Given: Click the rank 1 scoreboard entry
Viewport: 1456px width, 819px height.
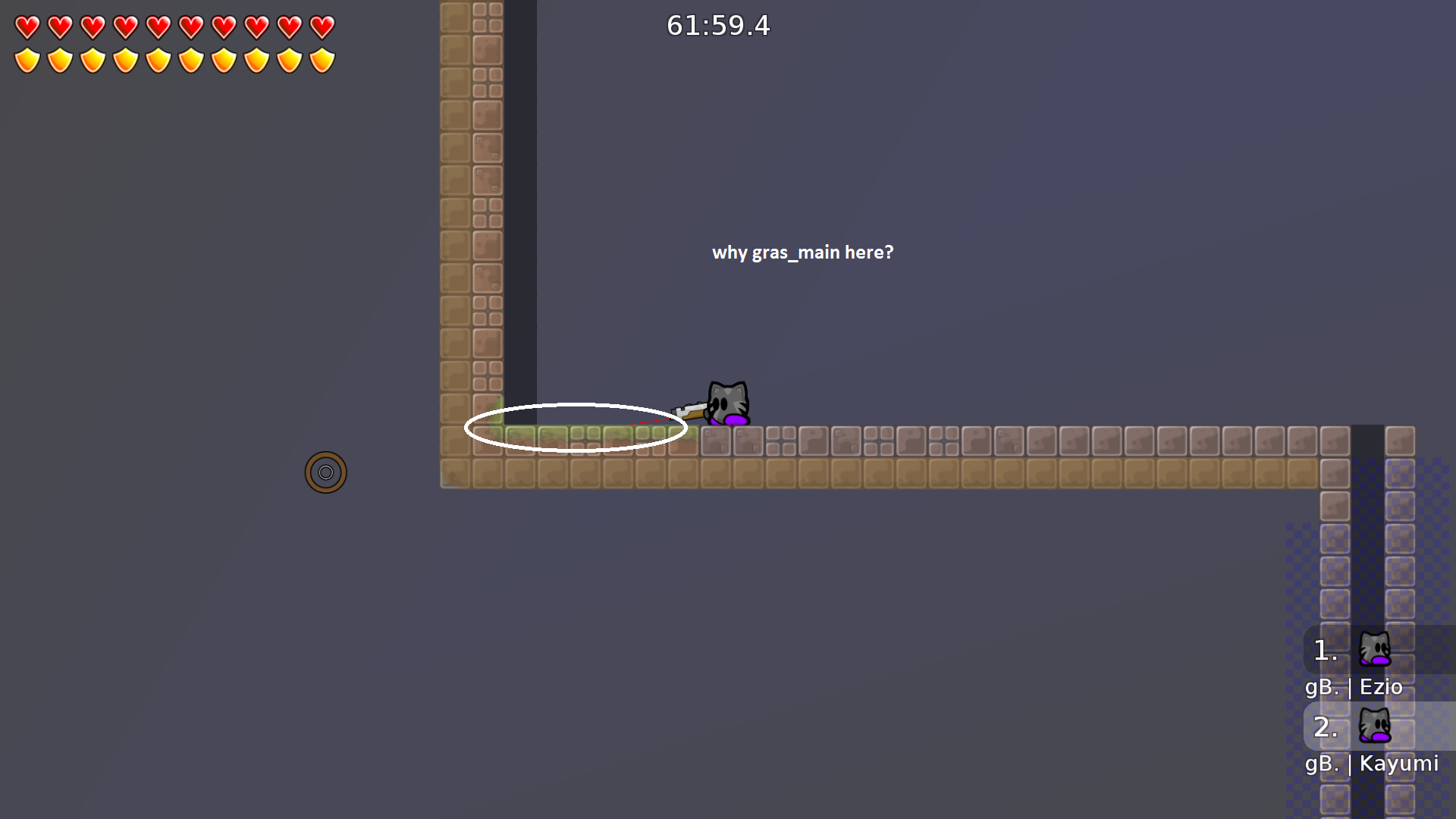Looking at the screenshot, I should click(x=1324, y=651).
